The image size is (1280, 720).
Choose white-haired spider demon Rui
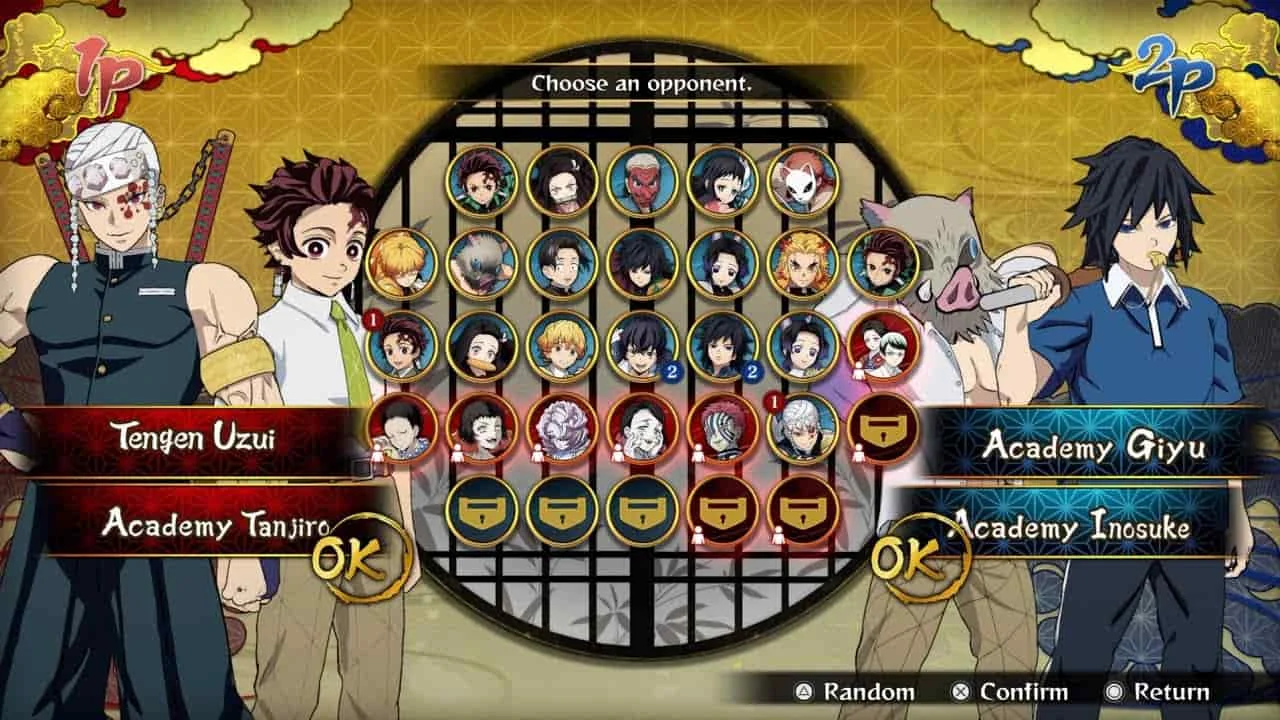point(562,427)
